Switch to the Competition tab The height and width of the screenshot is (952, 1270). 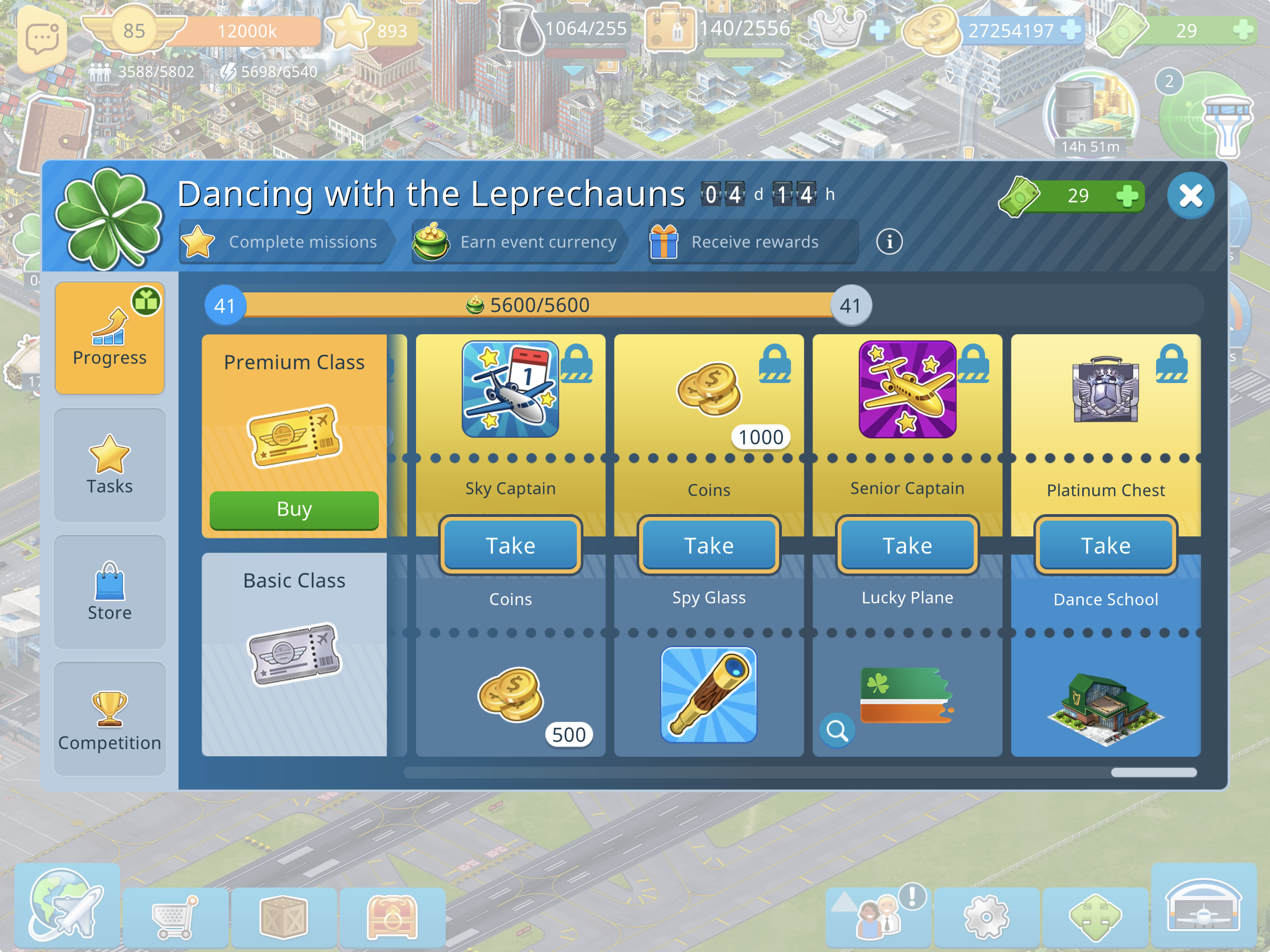click(110, 720)
